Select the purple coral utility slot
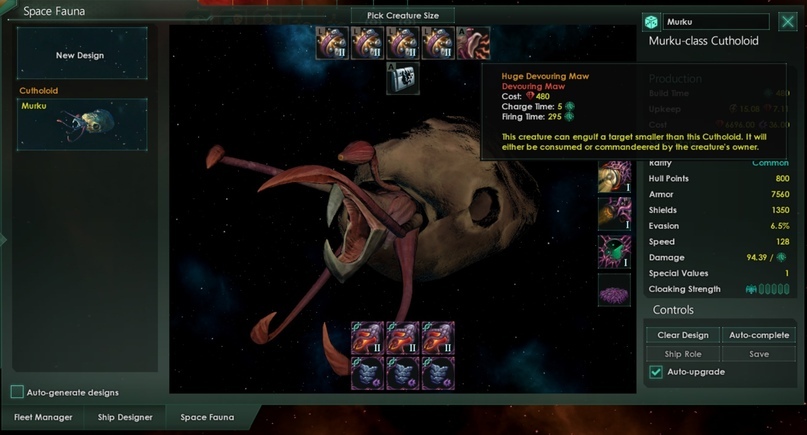Screen dimensions: 807x435 614,291
